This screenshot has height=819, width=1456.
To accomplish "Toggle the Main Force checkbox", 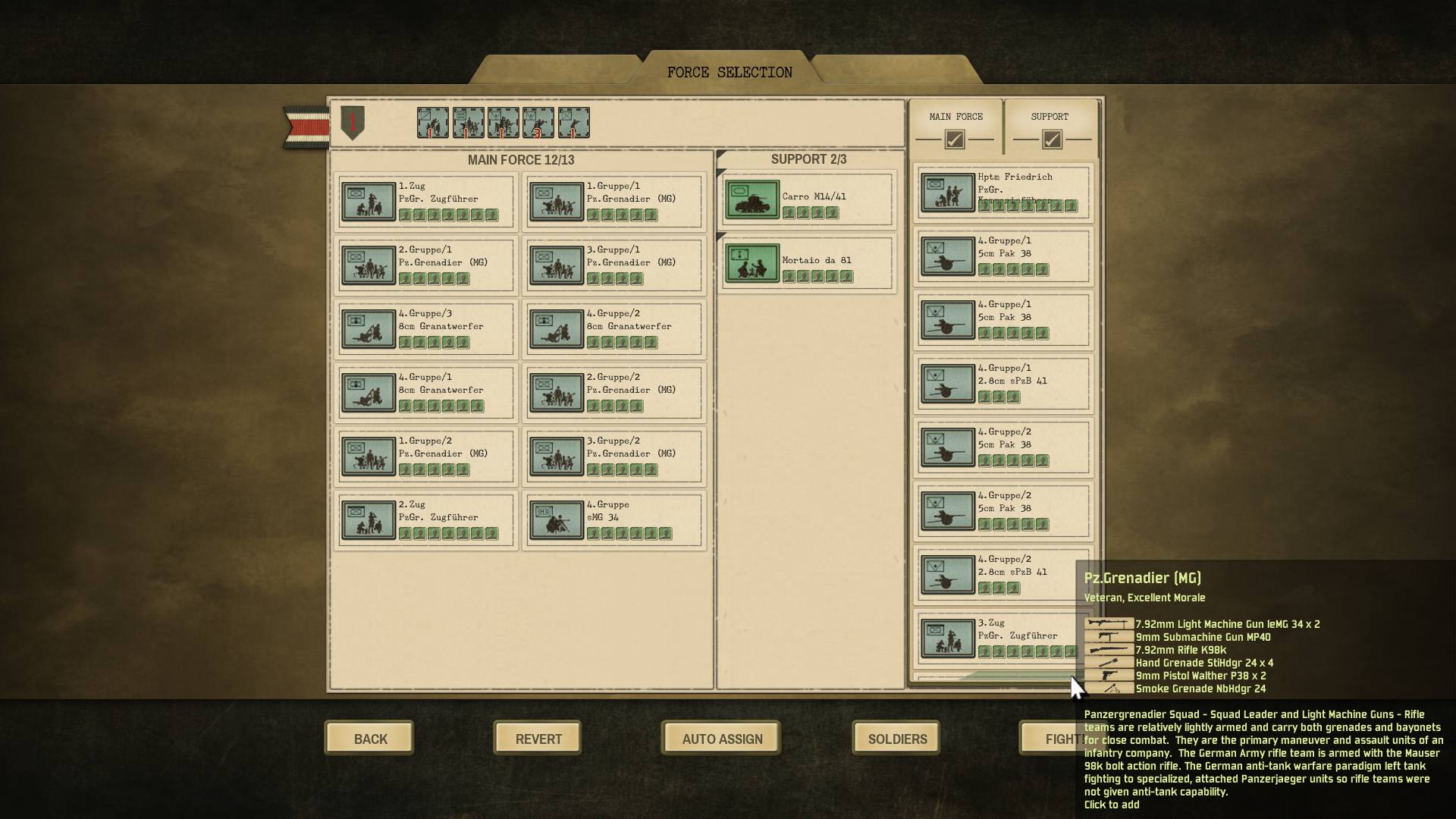I will click(x=954, y=140).
